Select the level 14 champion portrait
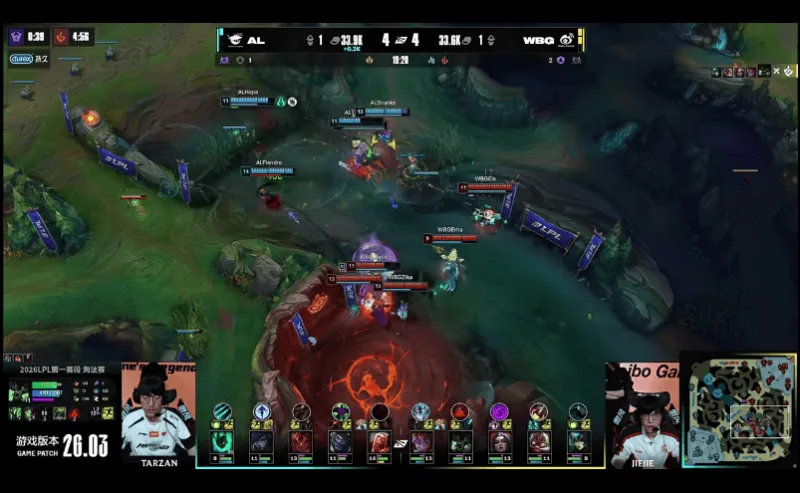 pos(379,441)
